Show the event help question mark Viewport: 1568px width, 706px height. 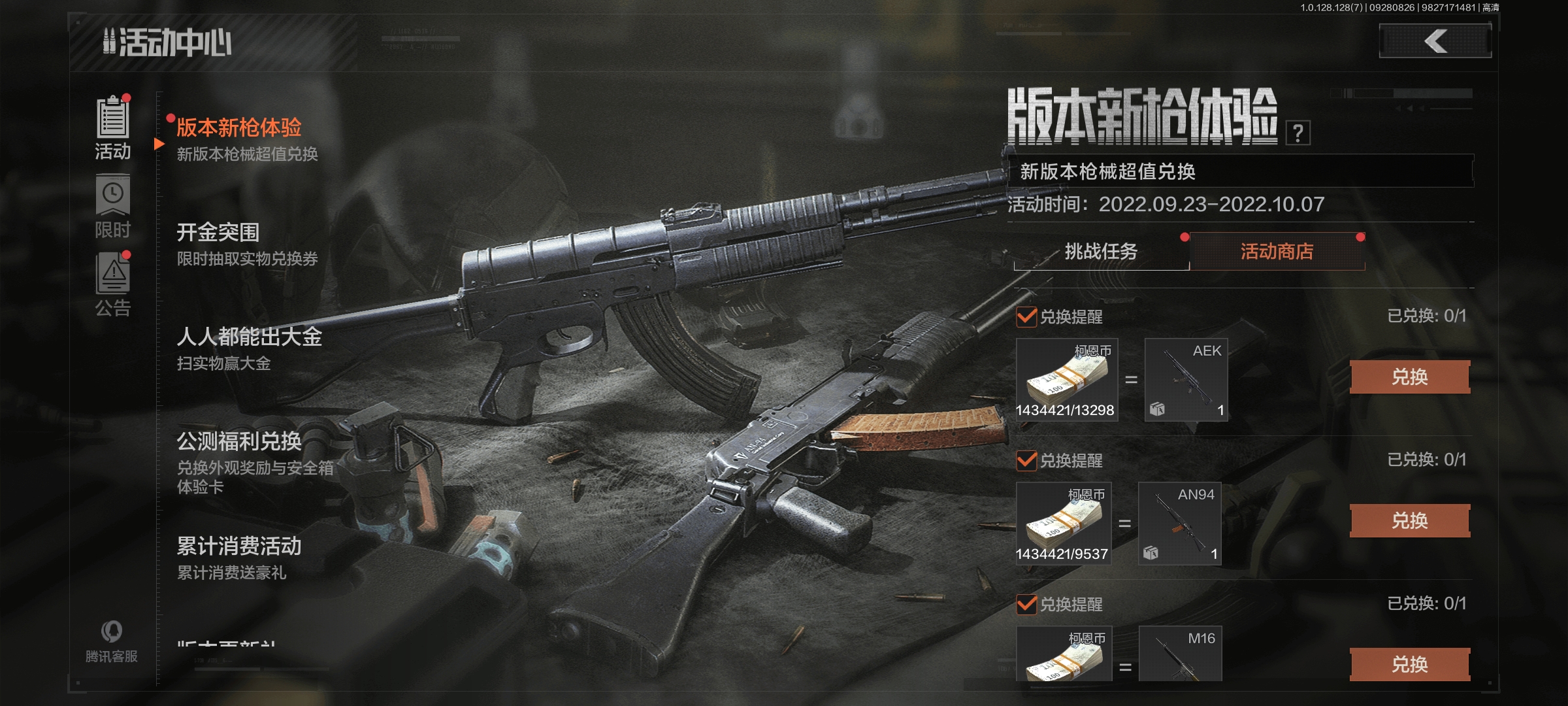tap(1298, 133)
